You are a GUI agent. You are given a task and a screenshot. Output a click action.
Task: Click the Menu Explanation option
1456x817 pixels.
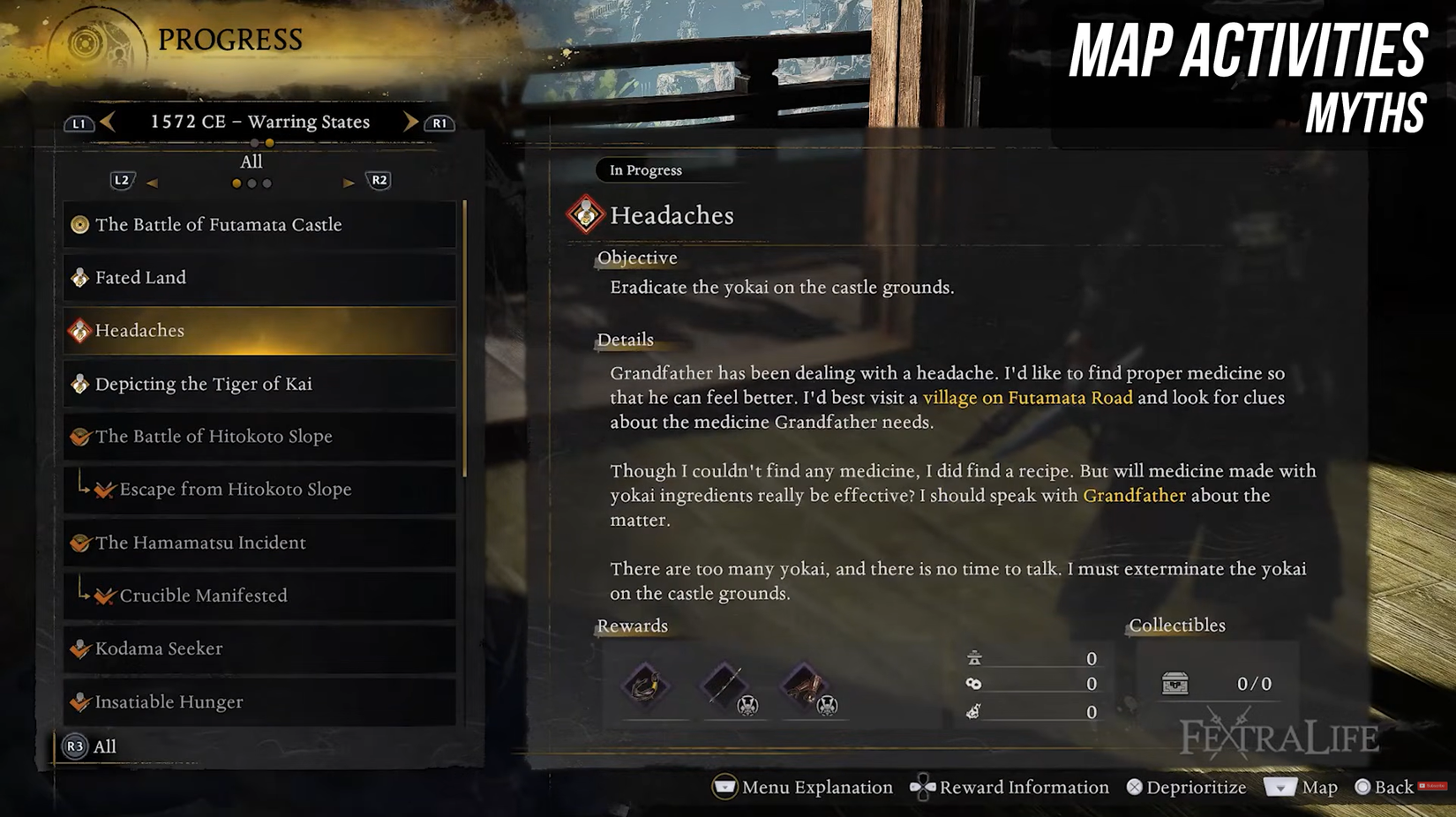(803, 787)
